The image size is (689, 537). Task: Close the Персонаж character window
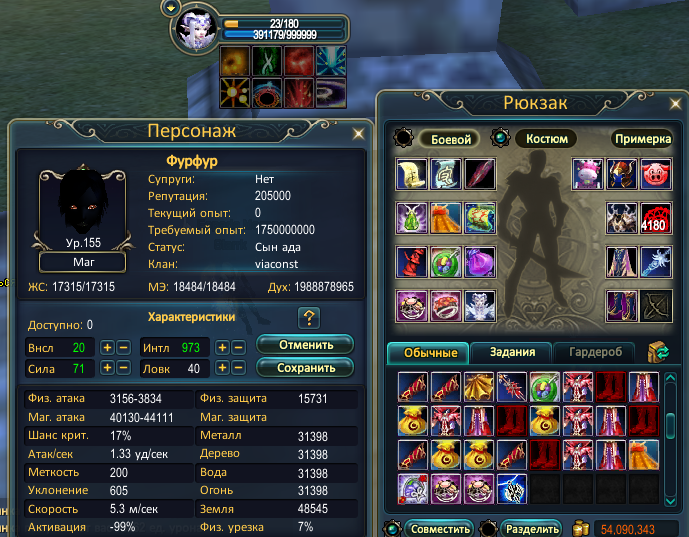[358, 132]
